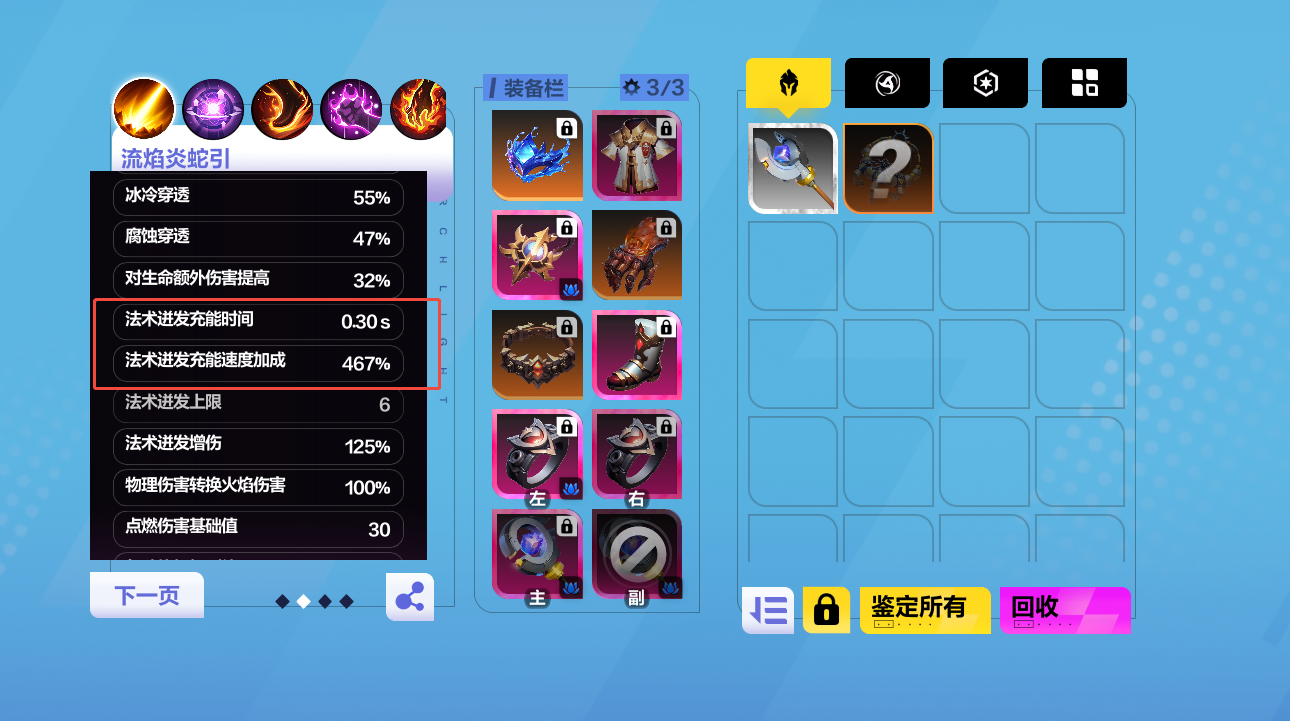Select the swirl emblem tab icon
1290x721 pixels.
886,82
